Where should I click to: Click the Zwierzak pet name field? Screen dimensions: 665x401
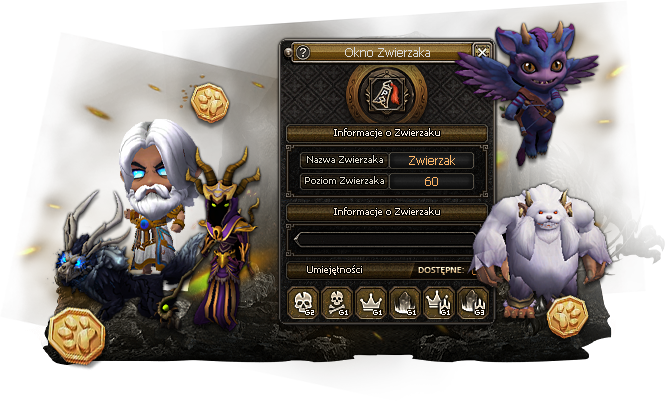pyautogui.click(x=431, y=160)
